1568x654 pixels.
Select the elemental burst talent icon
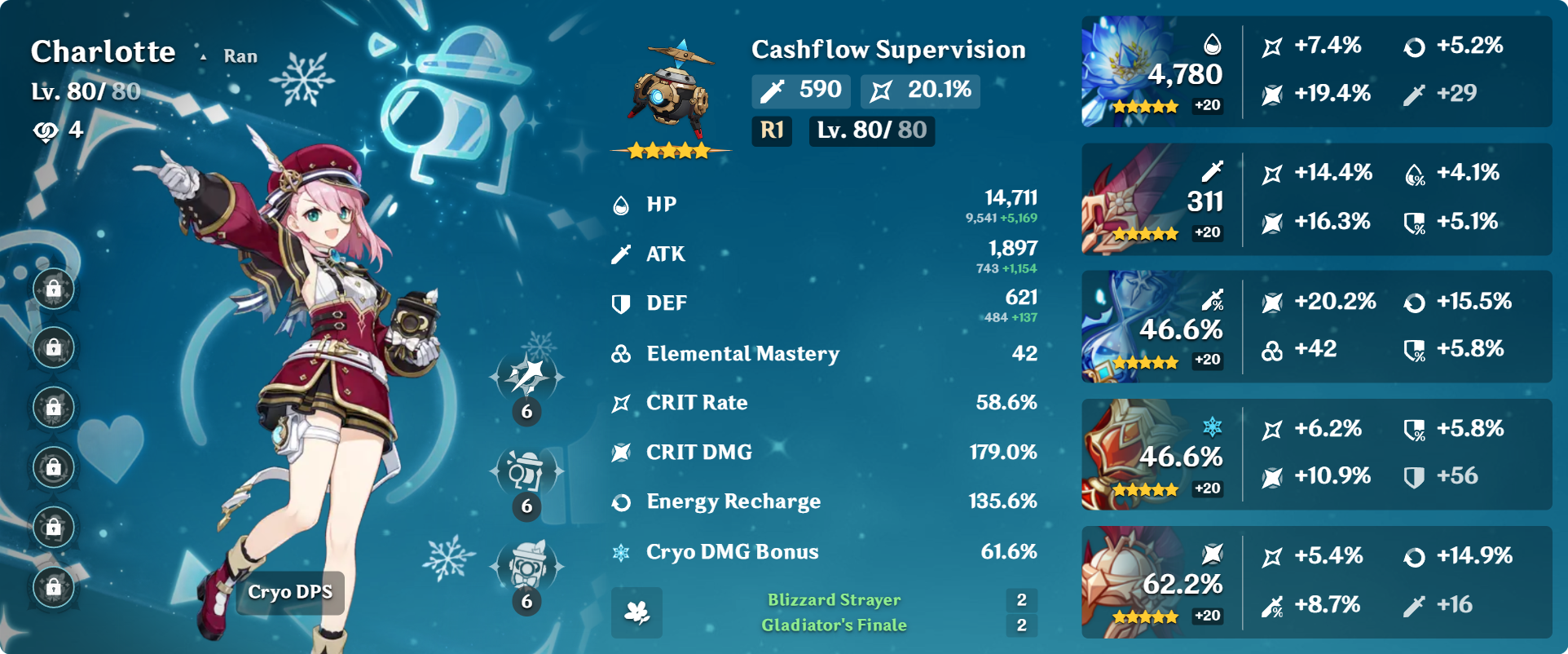526,566
